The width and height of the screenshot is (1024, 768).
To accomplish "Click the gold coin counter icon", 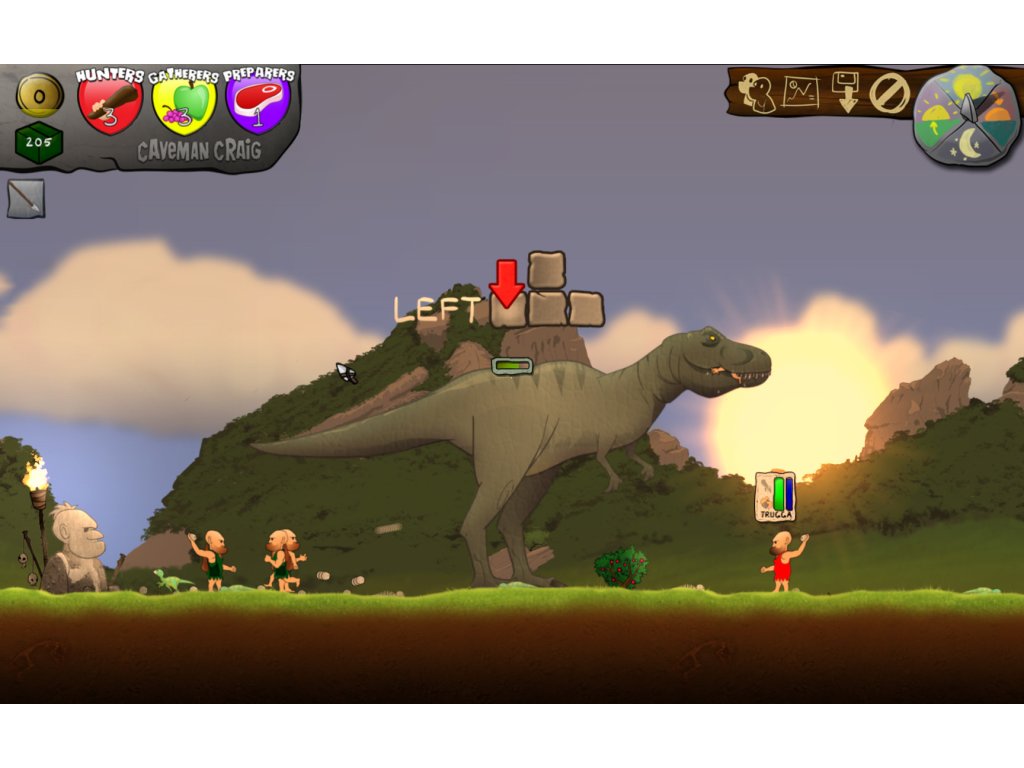I will pyautogui.click(x=40, y=95).
